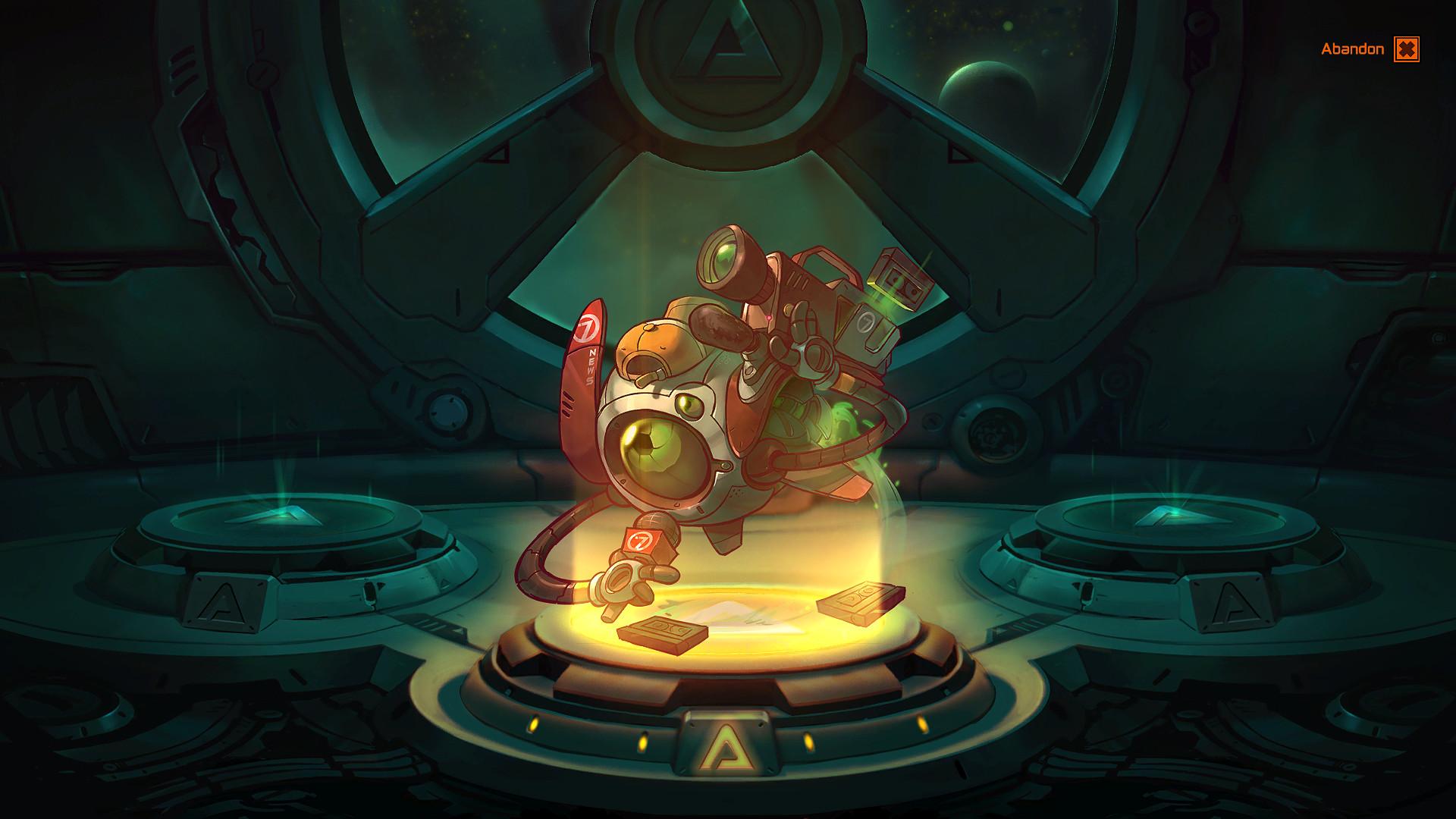Select the Awesomenauts triangle emblem on the window
The width and height of the screenshot is (1456, 819).
(x=726, y=42)
